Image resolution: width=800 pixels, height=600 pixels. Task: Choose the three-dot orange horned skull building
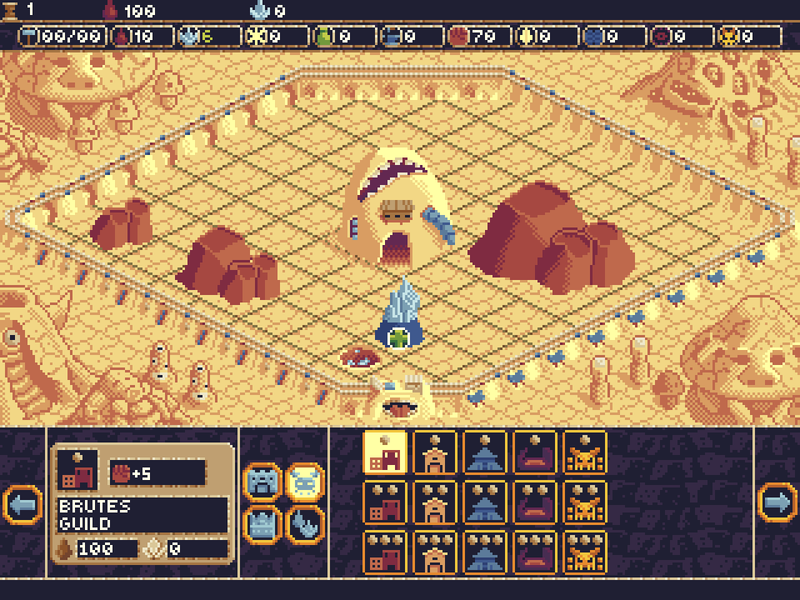584,552
